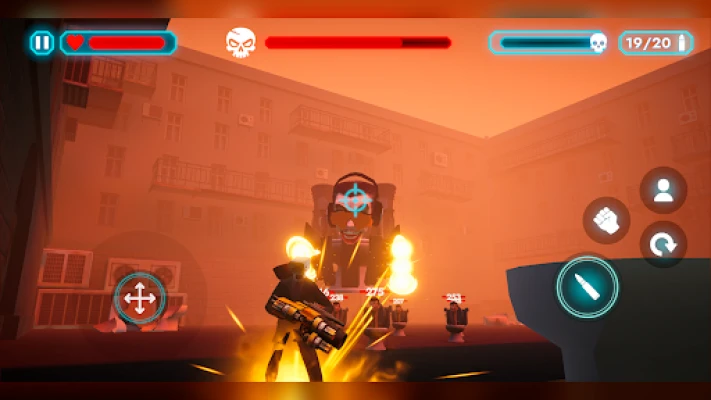This screenshot has width=711, height=400.
Task: Use the fist melee attack button
Action: click(x=607, y=221)
